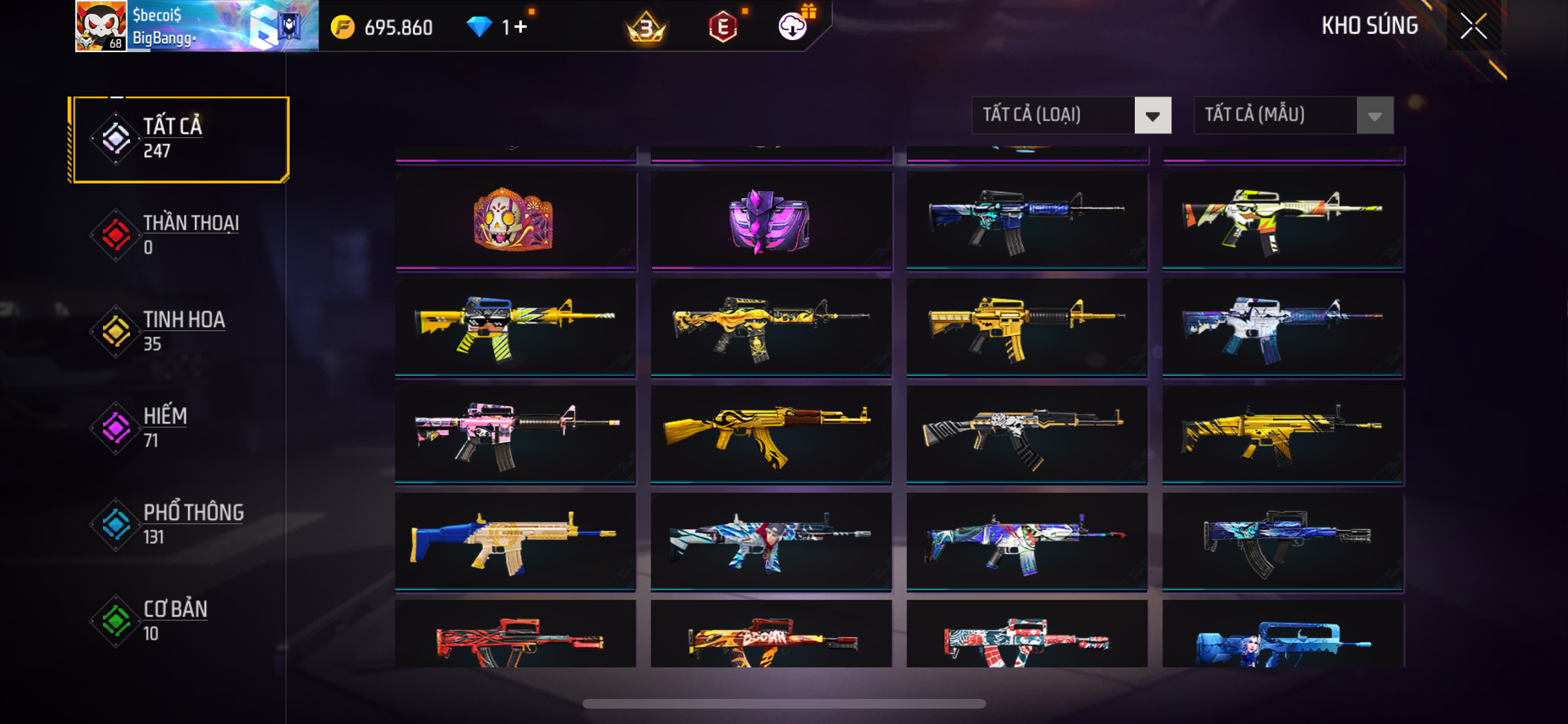Choose the Cơ Bản category
Viewport: 1568px width, 724px height.
coord(181,621)
